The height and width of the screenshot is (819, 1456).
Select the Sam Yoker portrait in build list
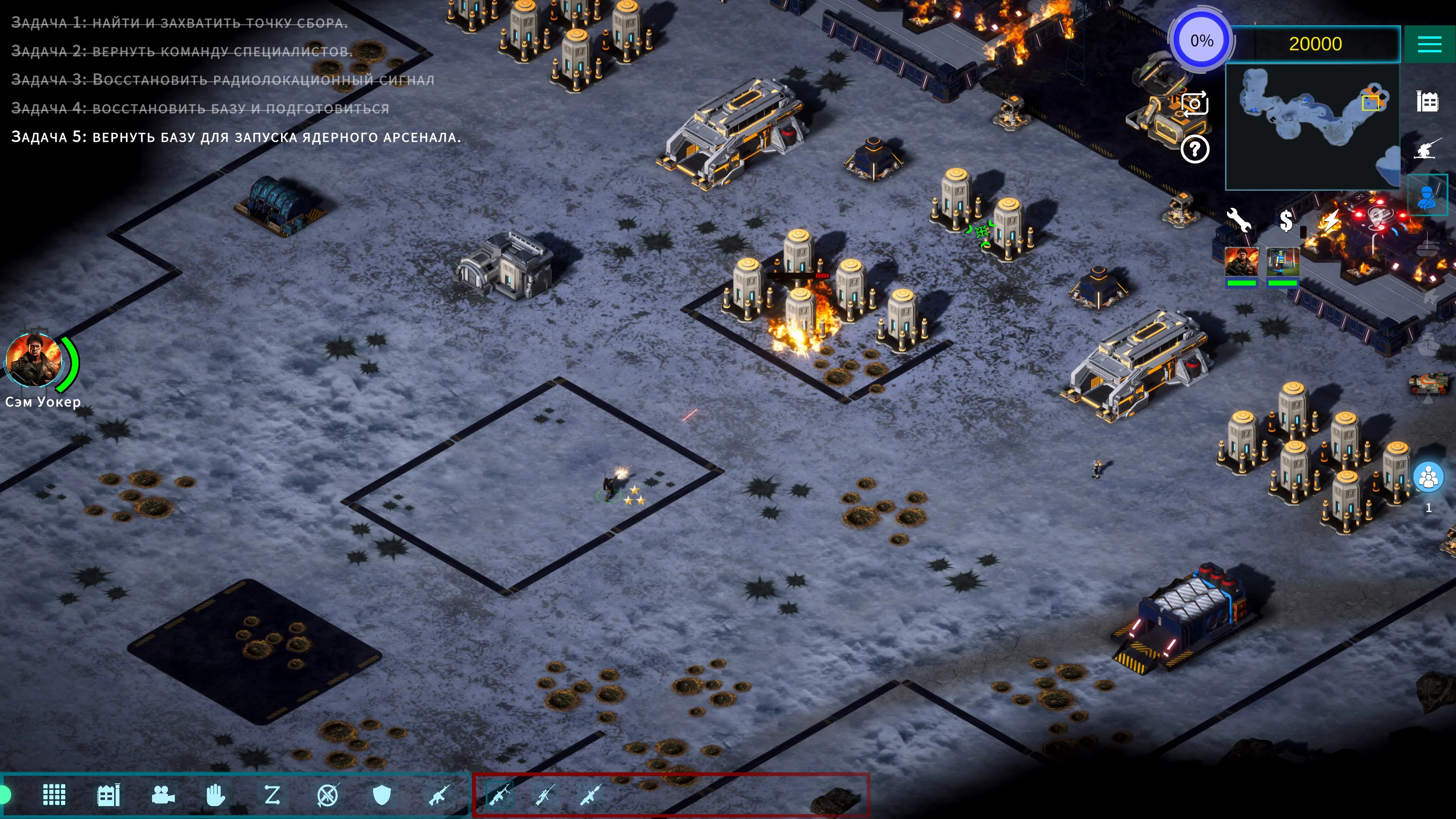pyautogui.click(x=1241, y=262)
